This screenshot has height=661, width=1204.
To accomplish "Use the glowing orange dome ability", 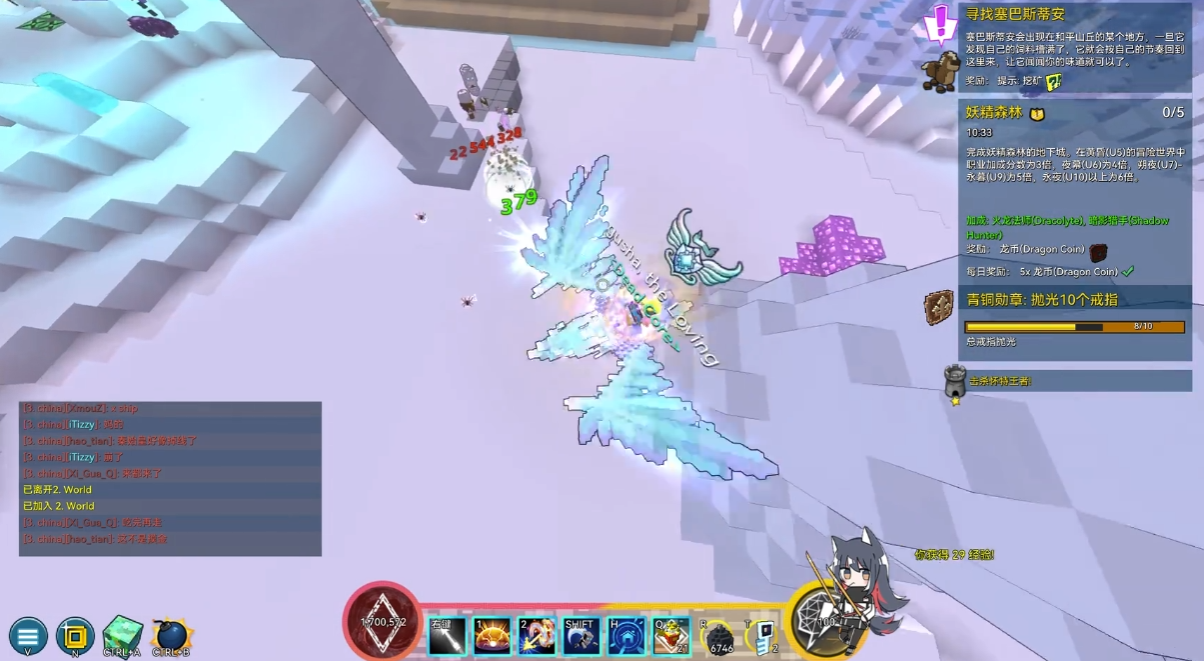I will click(492, 636).
